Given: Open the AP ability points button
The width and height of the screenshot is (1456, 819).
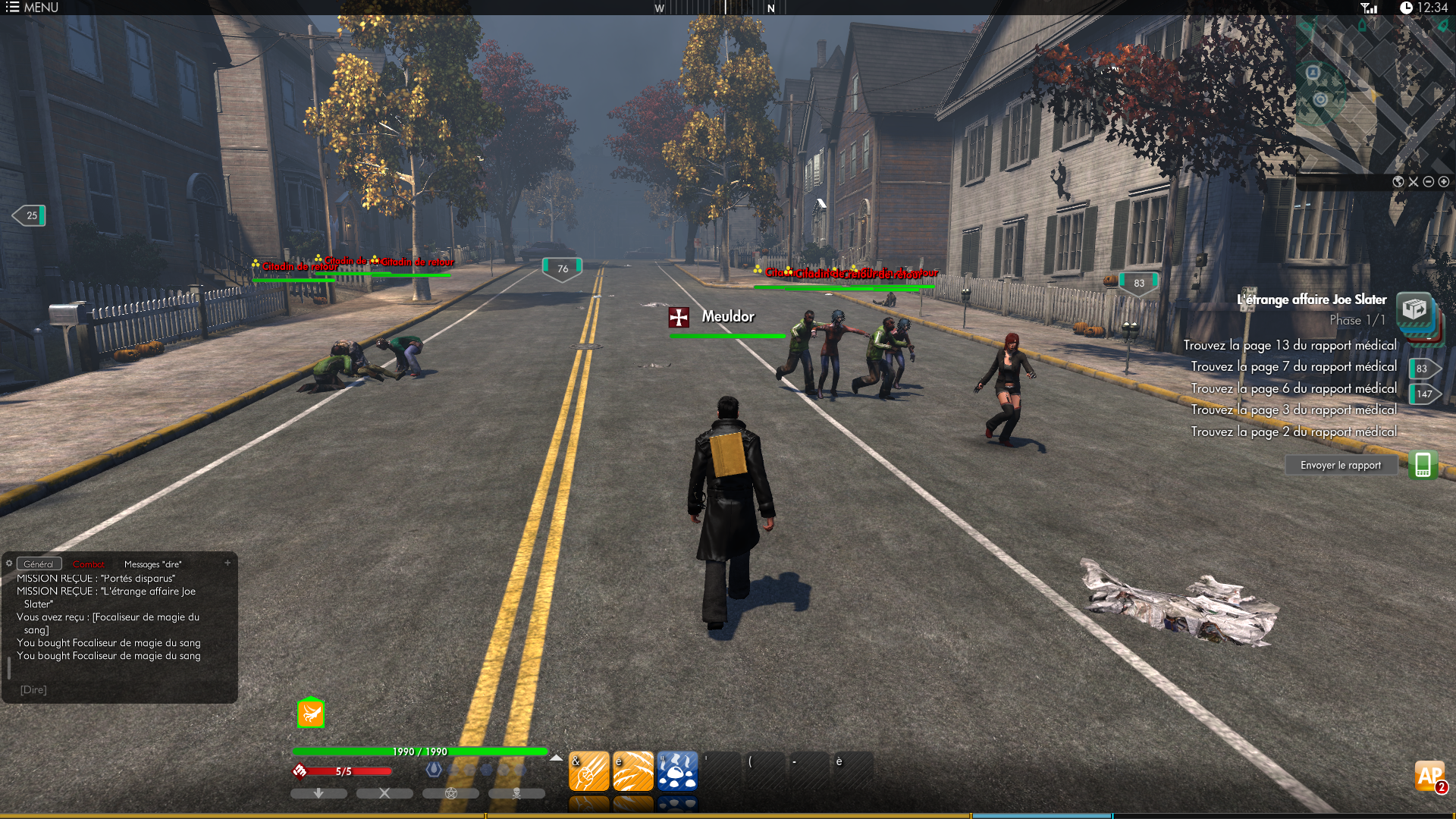Looking at the screenshot, I should [1430, 776].
